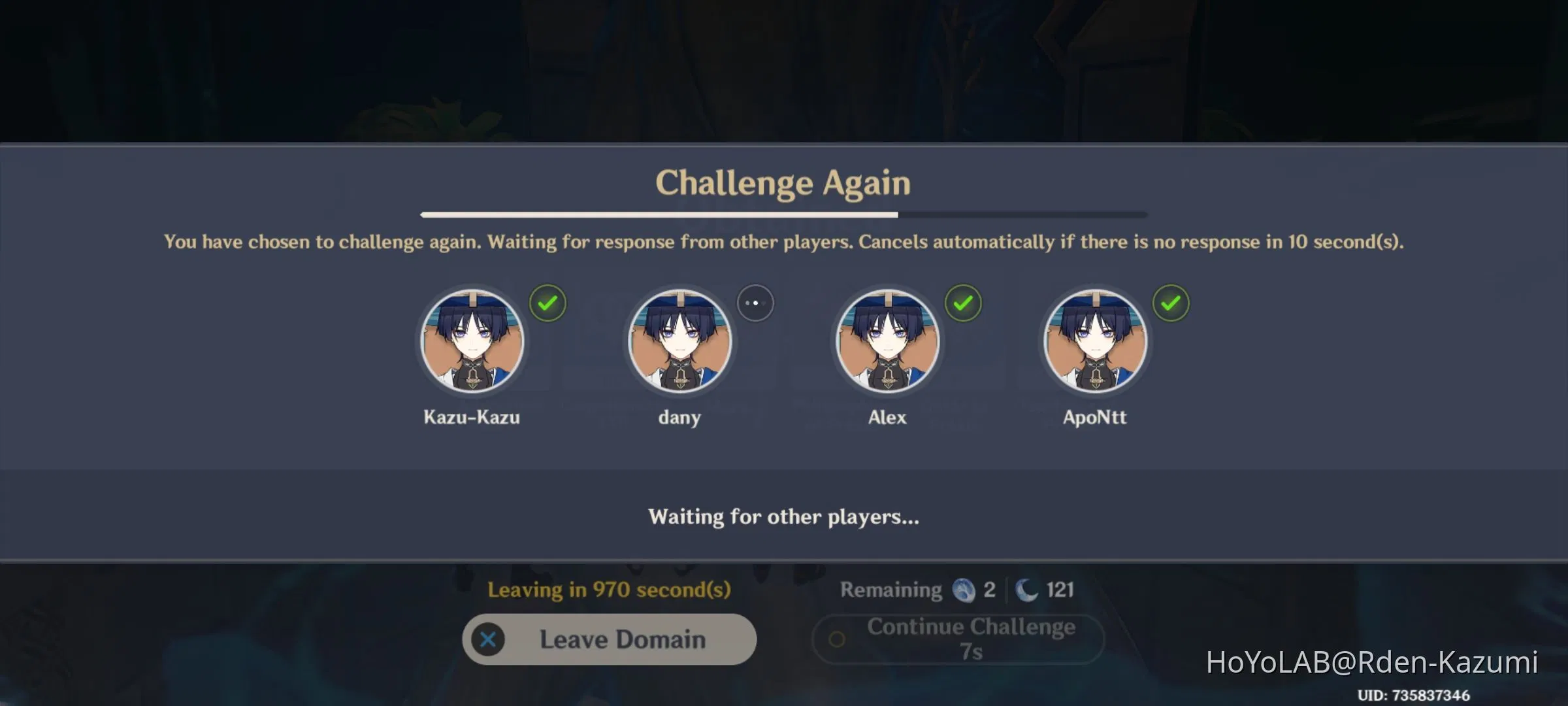Click the green checkmark beside Kazu-Kazu

pos(548,303)
